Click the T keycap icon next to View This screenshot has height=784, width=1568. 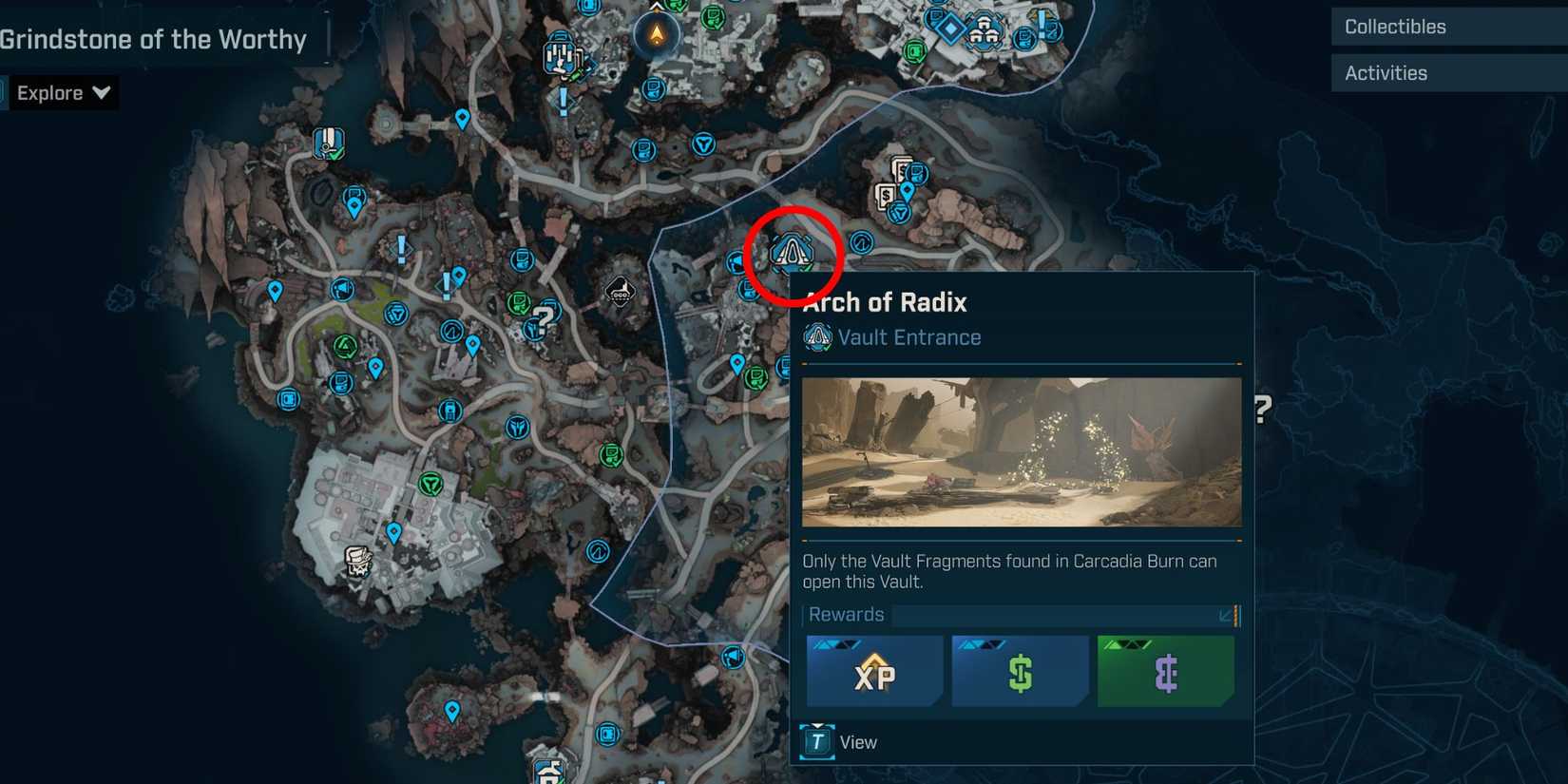tap(816, 741)
